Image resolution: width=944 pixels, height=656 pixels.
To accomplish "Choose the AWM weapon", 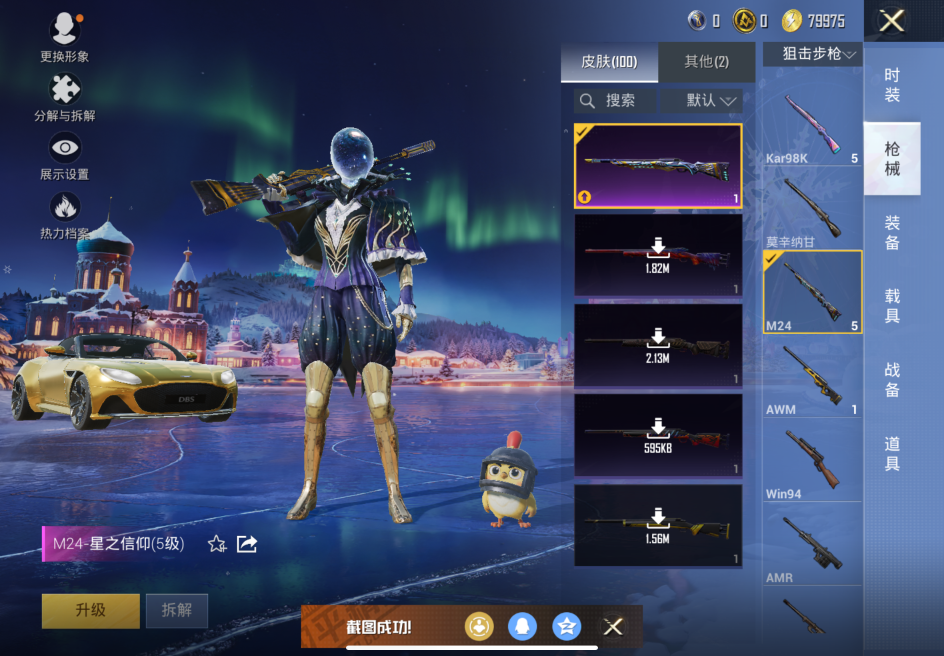I will coord(812,379).
